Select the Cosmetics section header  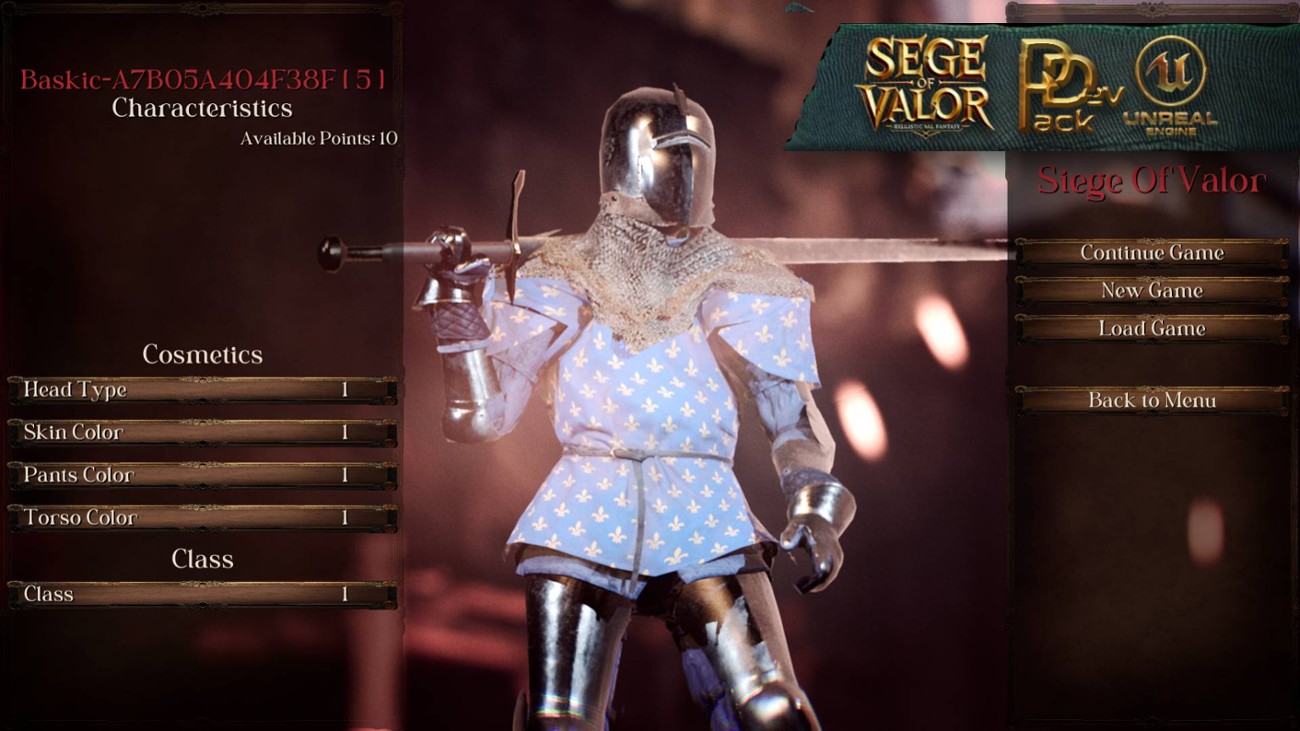pyautogui.click(x=203, y=355)
